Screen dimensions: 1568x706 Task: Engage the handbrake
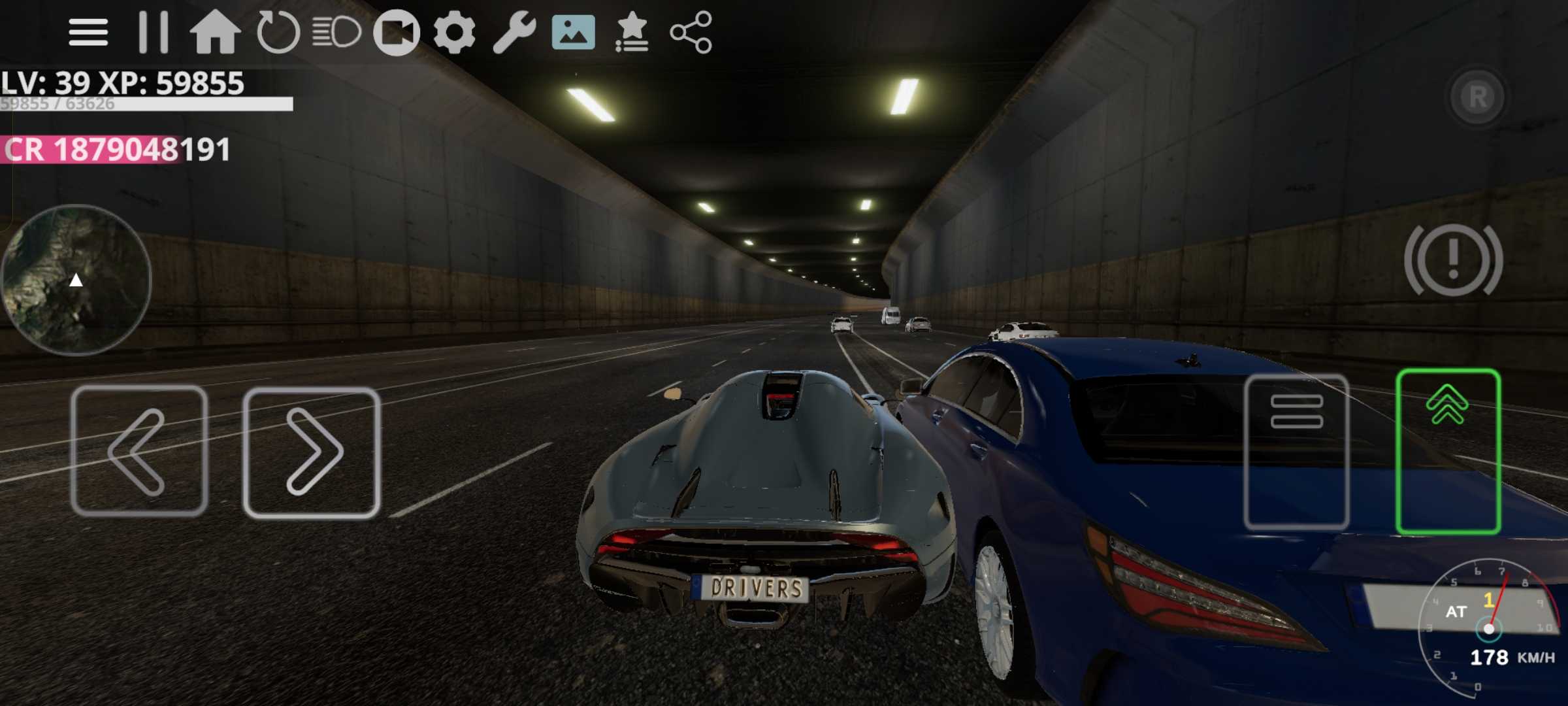tap(1453, 260)
